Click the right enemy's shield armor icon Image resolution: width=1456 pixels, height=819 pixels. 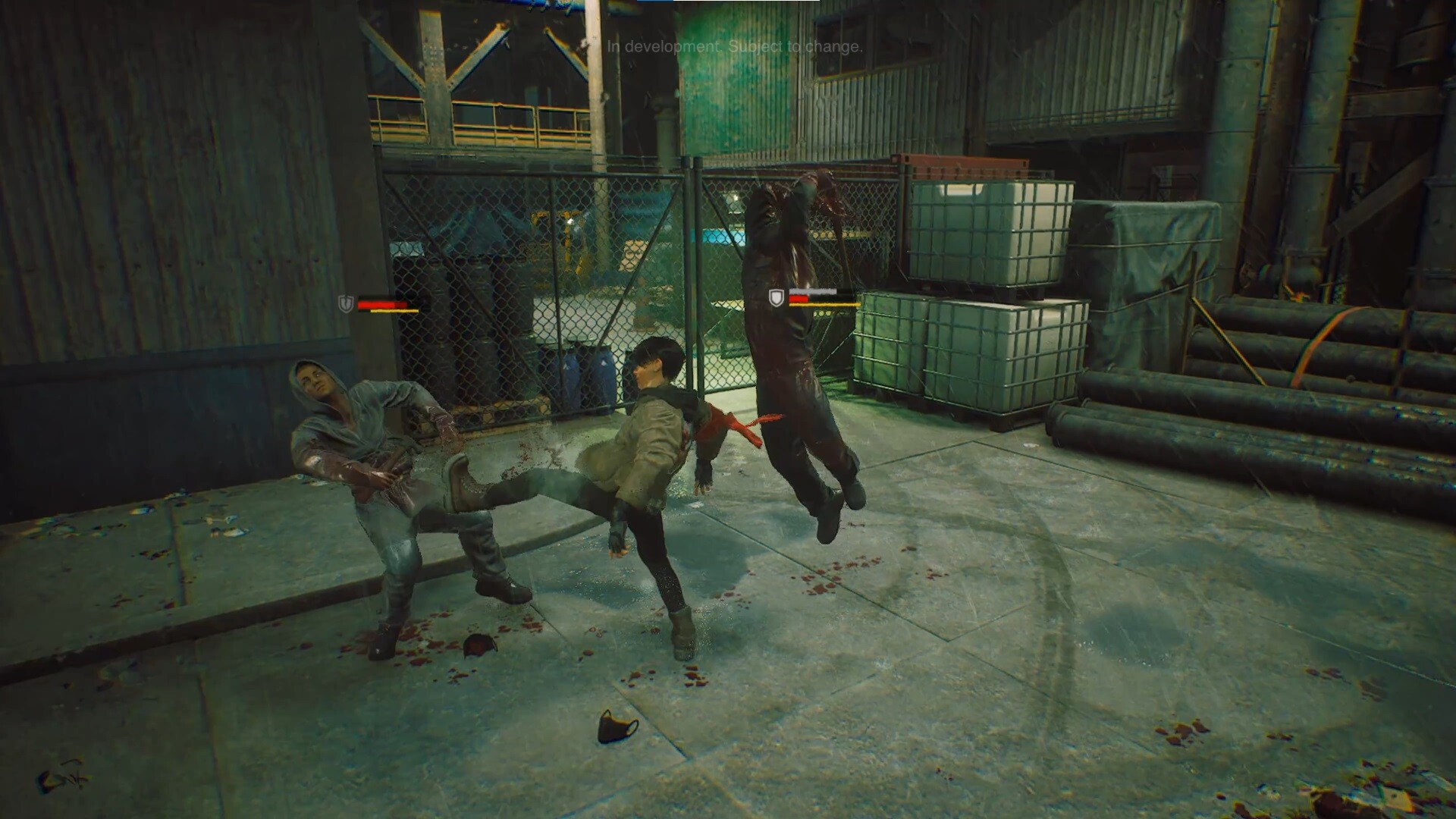tap(776, 299)
